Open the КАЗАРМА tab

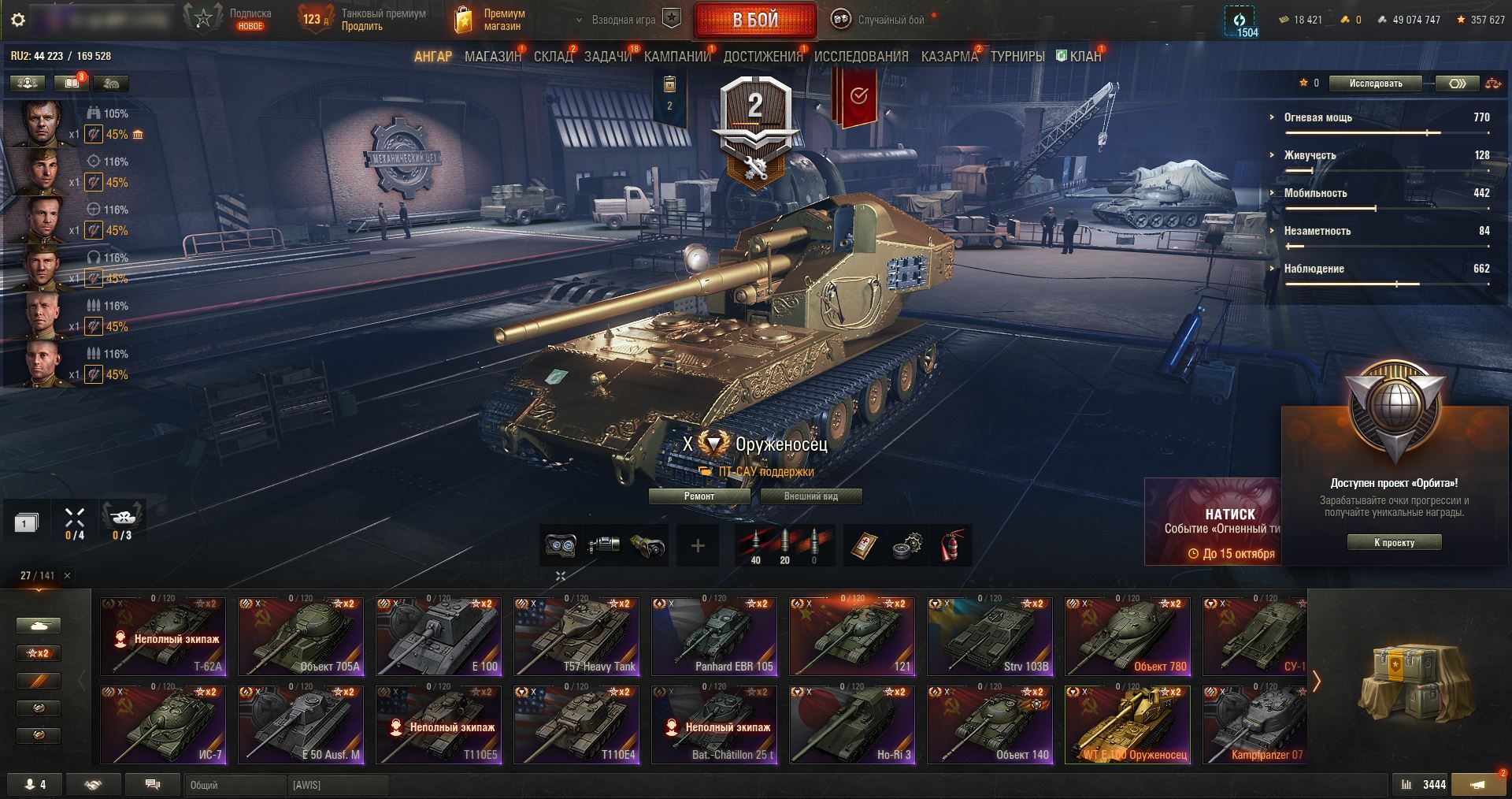click(x=949, y=57)
